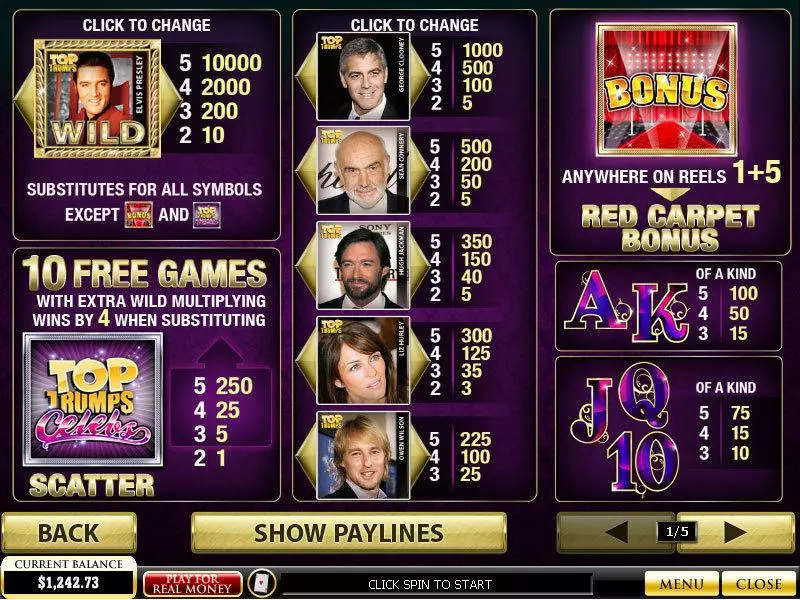Change the Liz Hurley symbol
This screenshot has height=600, width=800.
tap(350, 358)
